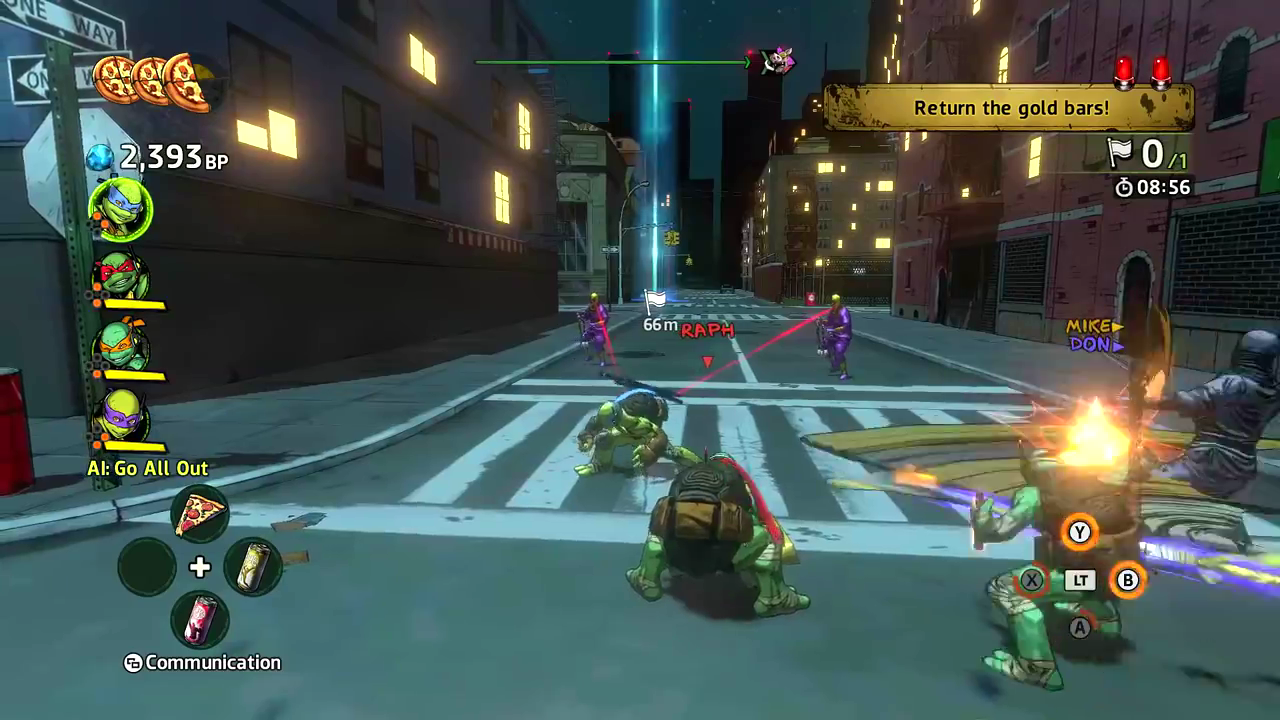
Task: Select the yellow drink can item
Action: (x=253, y=567)
